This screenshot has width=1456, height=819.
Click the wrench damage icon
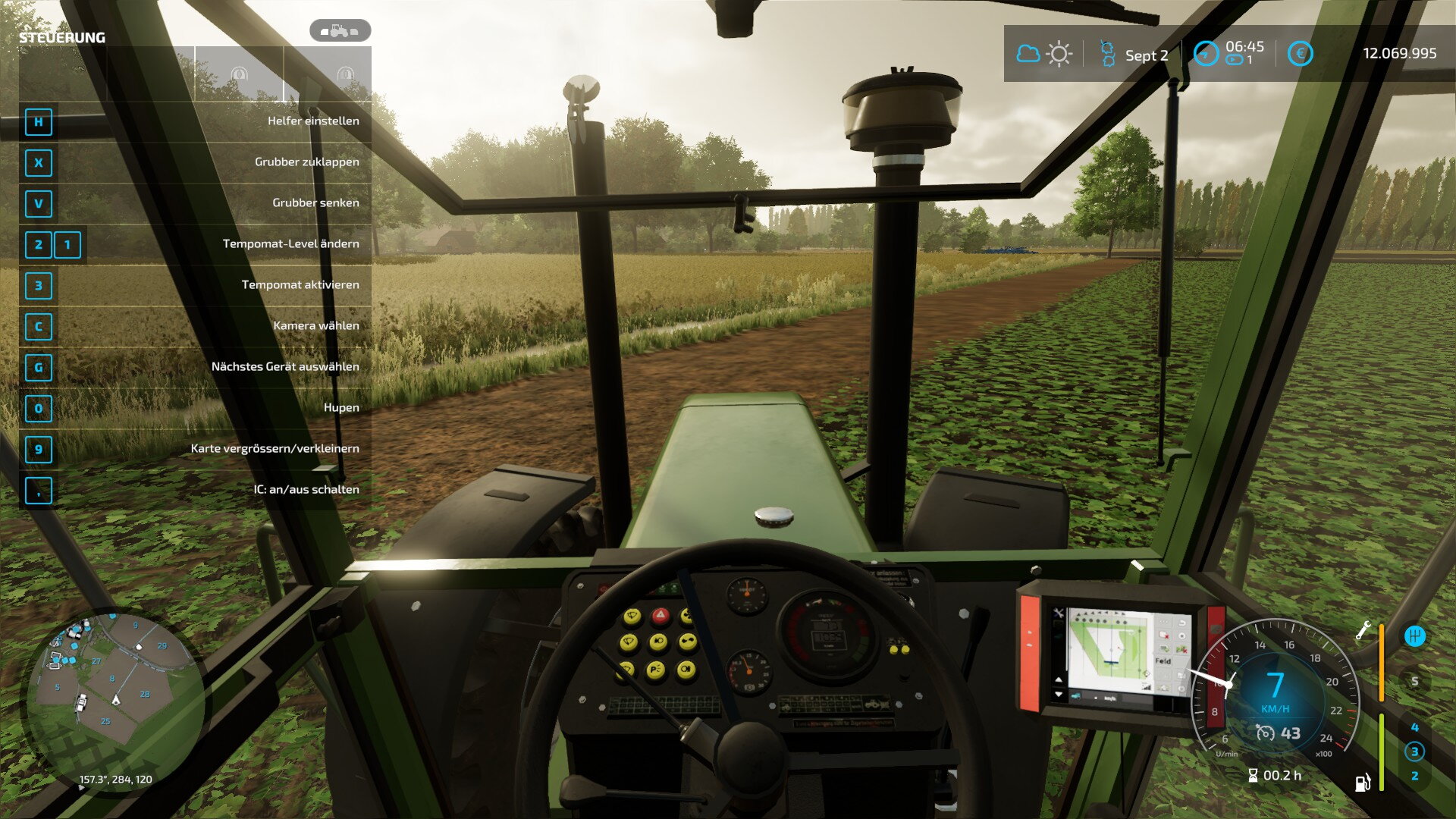point(1363,630)
